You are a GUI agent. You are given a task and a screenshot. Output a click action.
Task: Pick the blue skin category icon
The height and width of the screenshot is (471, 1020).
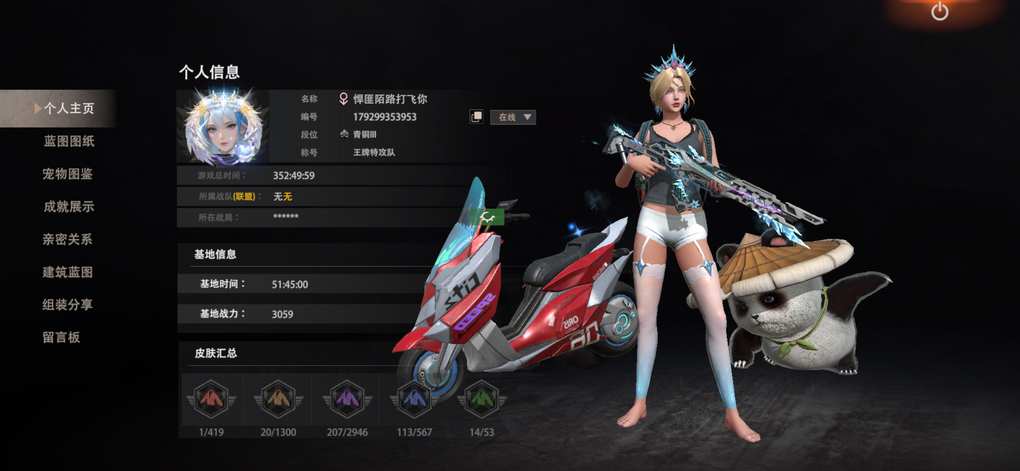(413, 399)
